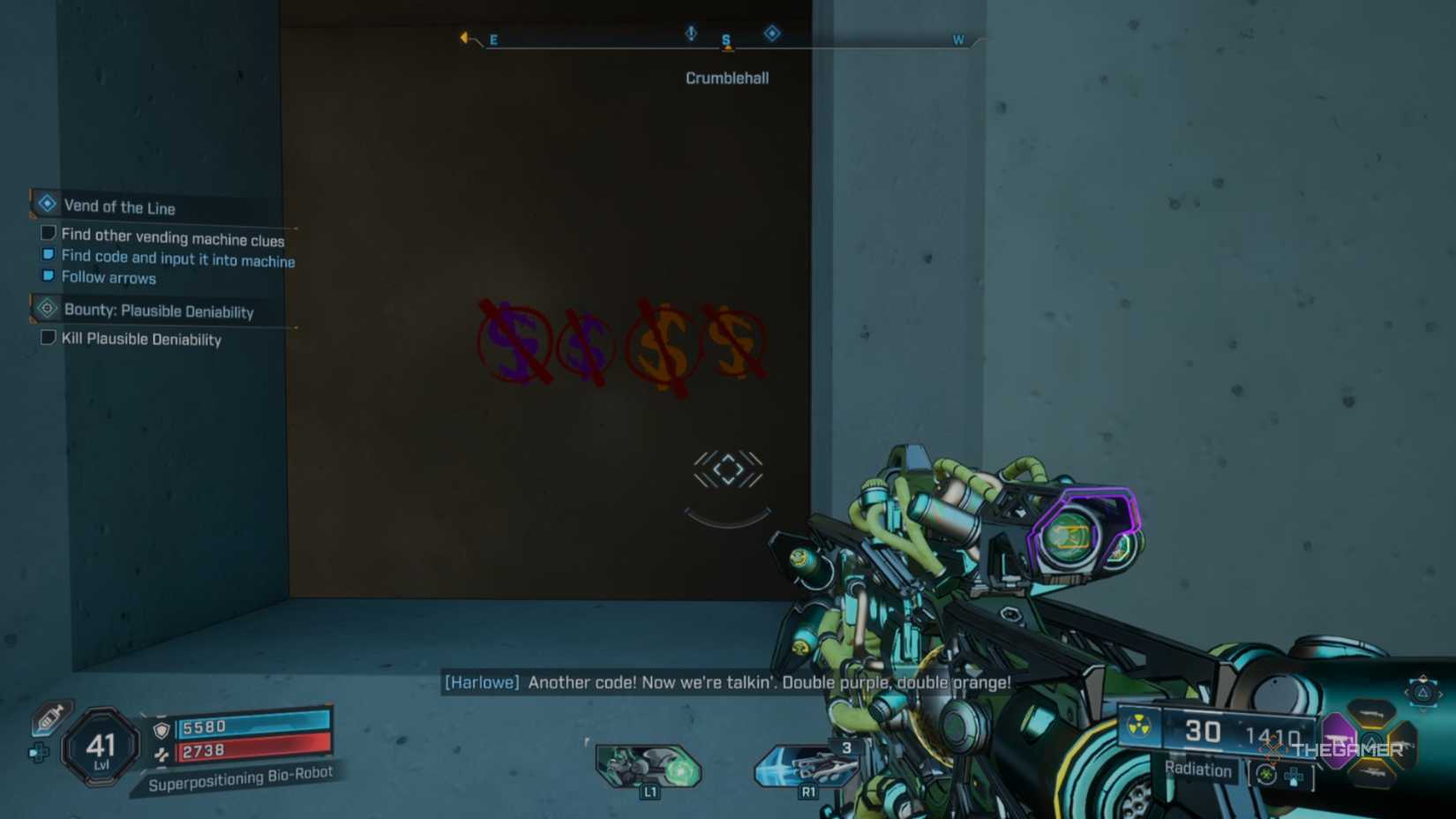
Task: Check the Kill Plausible Deniability checkbox
Action: 48,336
